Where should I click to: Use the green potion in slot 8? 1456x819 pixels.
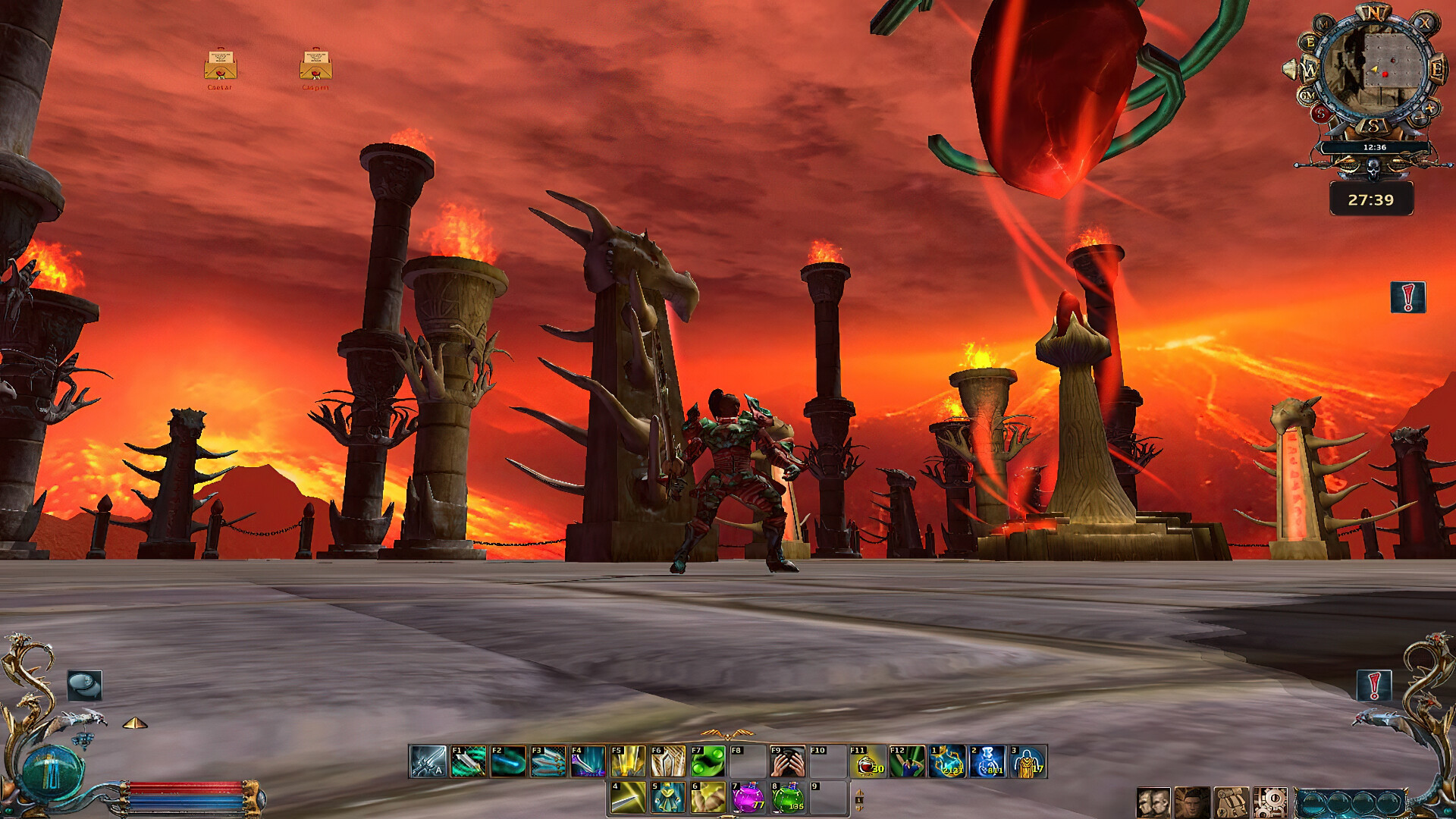788,798
